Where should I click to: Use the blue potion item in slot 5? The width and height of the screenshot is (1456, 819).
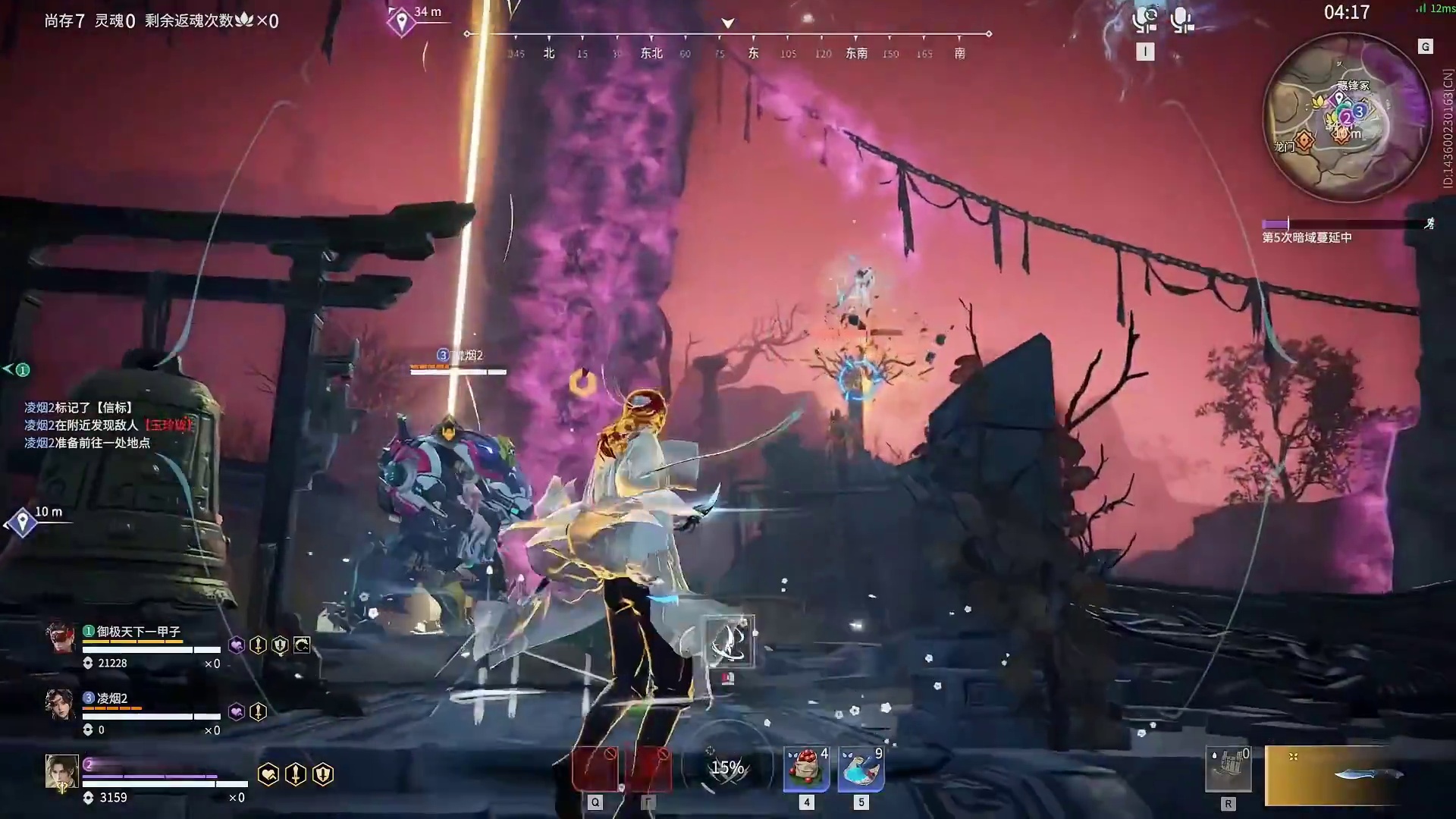(x=861, y=769)
